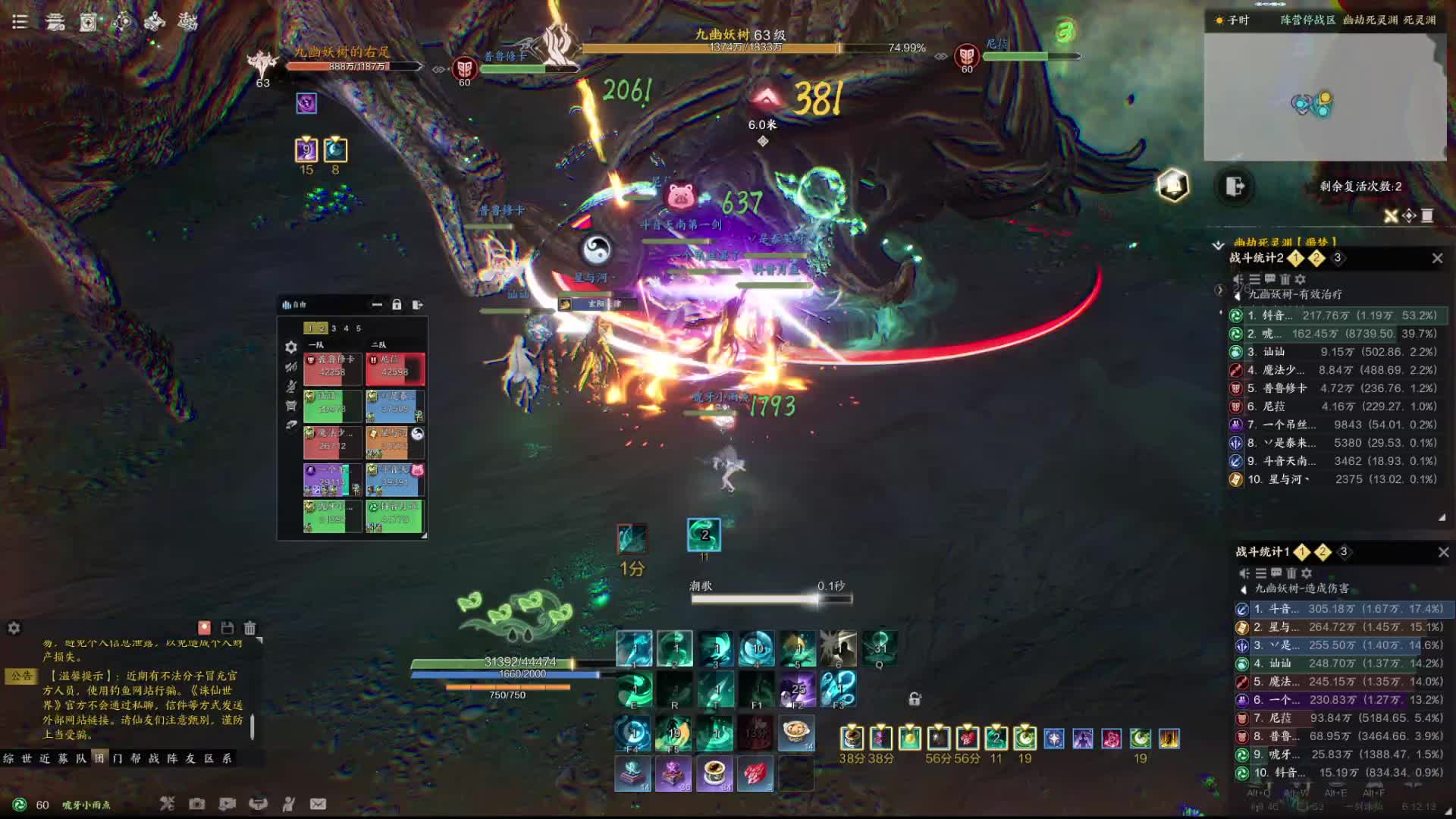
Task: Minimize the raid frame panel
Action: coord(377,305)
